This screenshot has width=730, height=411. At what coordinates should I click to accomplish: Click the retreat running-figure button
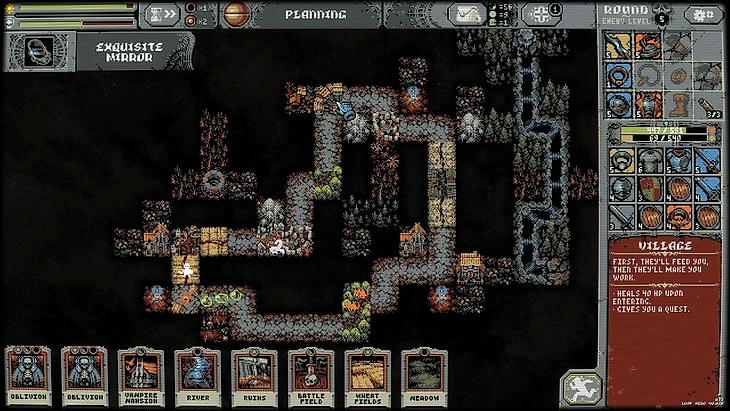tap(580, 388)
